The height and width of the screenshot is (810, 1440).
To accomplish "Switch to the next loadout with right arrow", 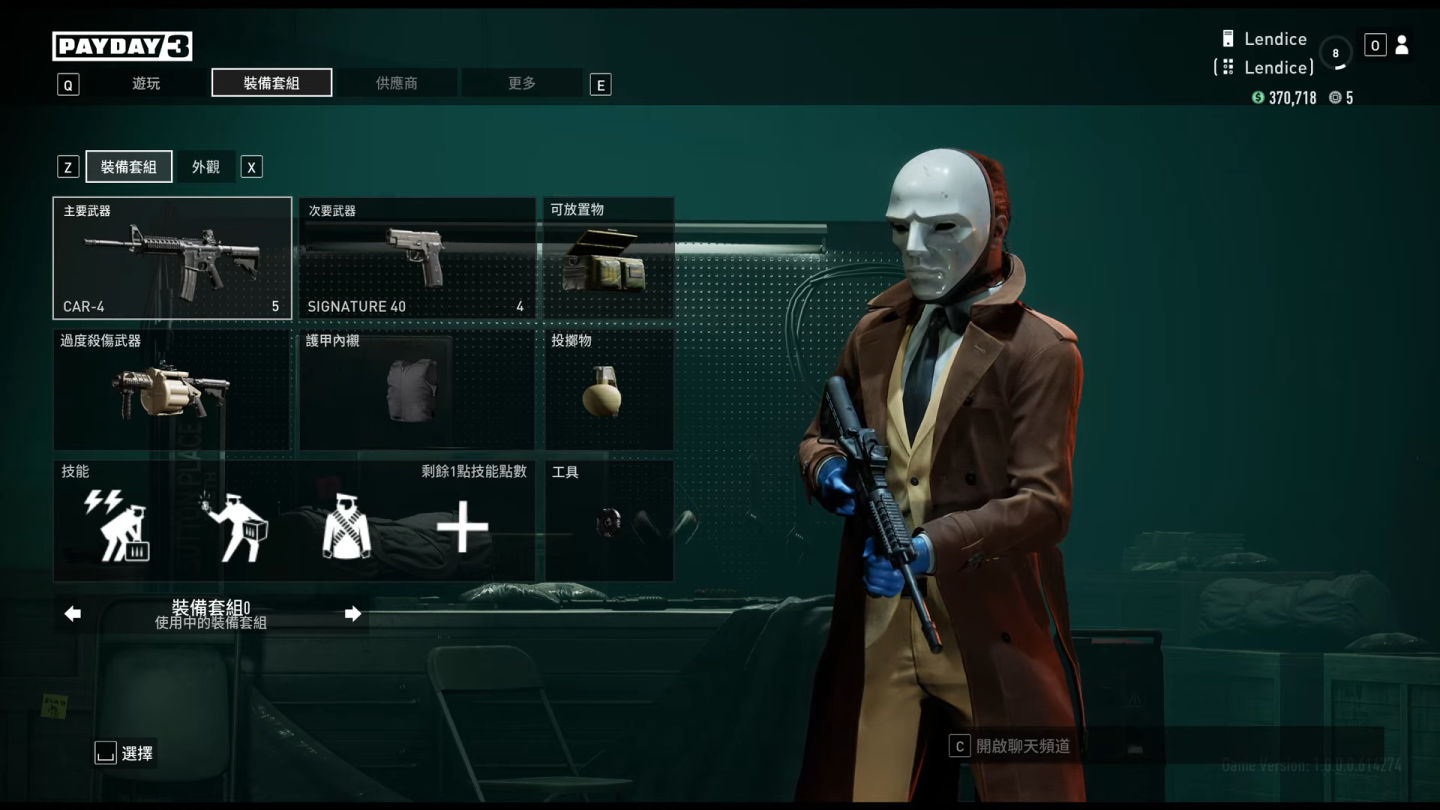I will (352, 614).
